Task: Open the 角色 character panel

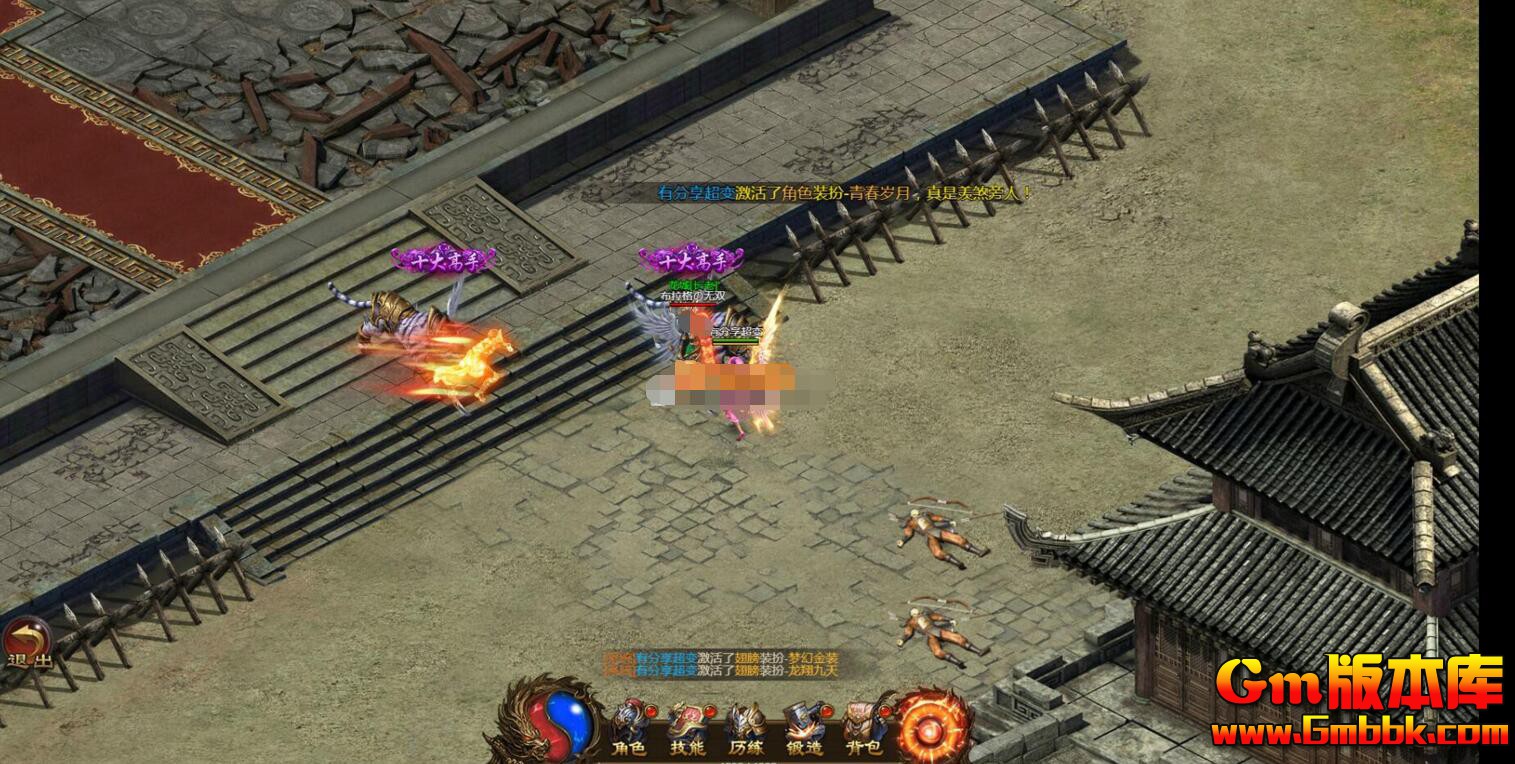Action: (x=629, y=727)
